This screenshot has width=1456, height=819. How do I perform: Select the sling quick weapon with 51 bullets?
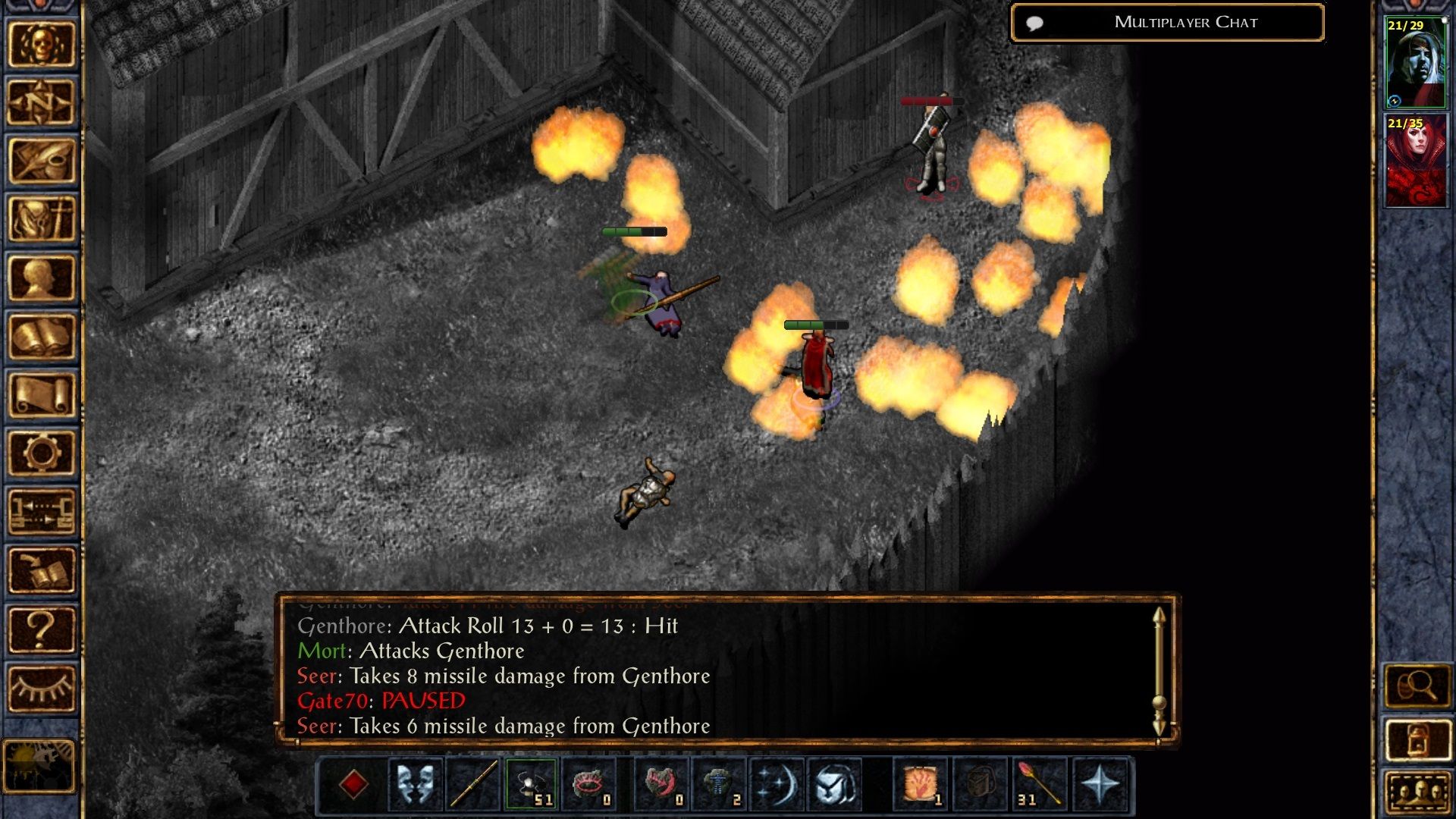pyautogui.click(x=532, y=785)
